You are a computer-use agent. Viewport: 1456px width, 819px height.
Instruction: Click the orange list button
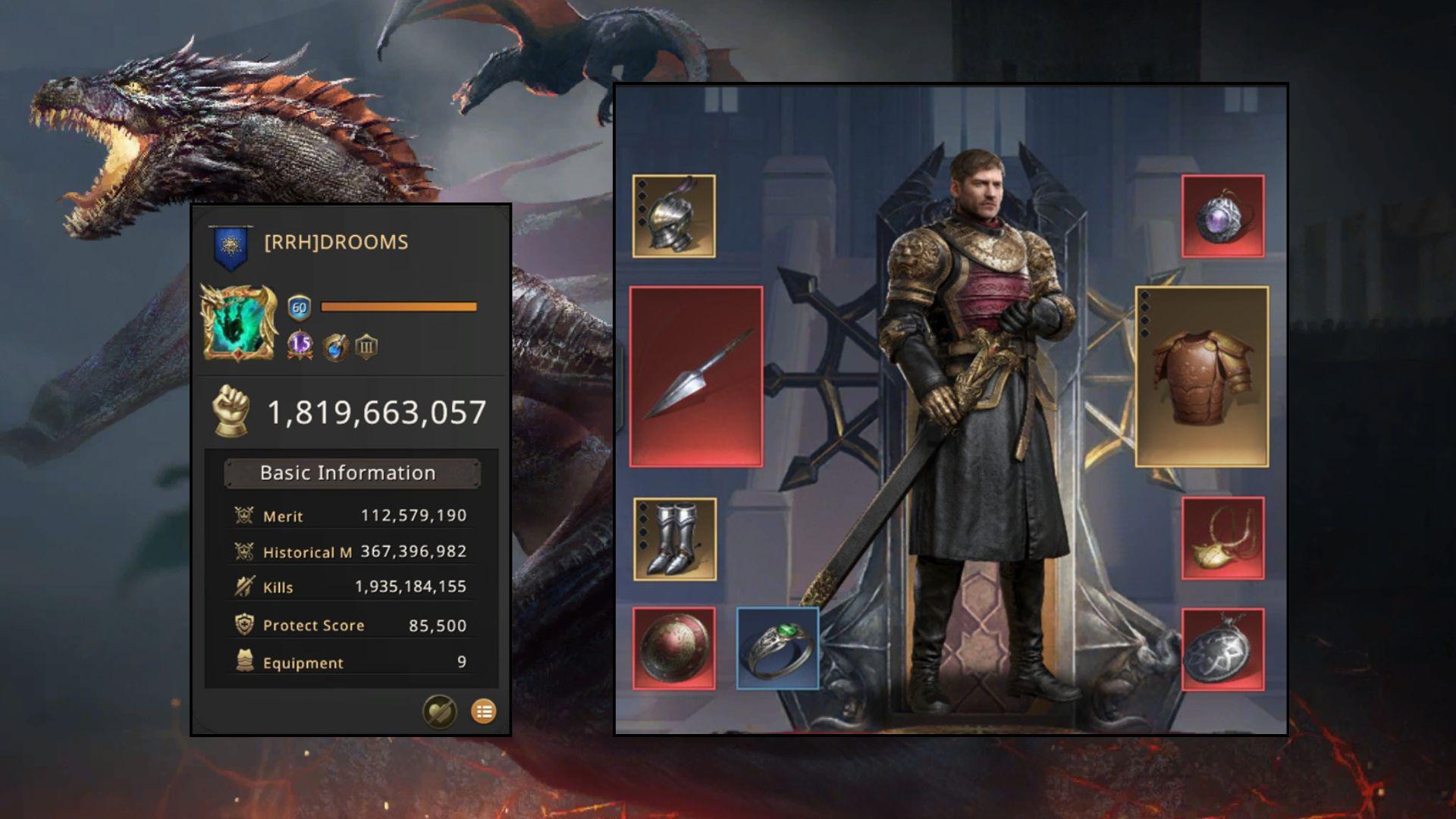484,711
